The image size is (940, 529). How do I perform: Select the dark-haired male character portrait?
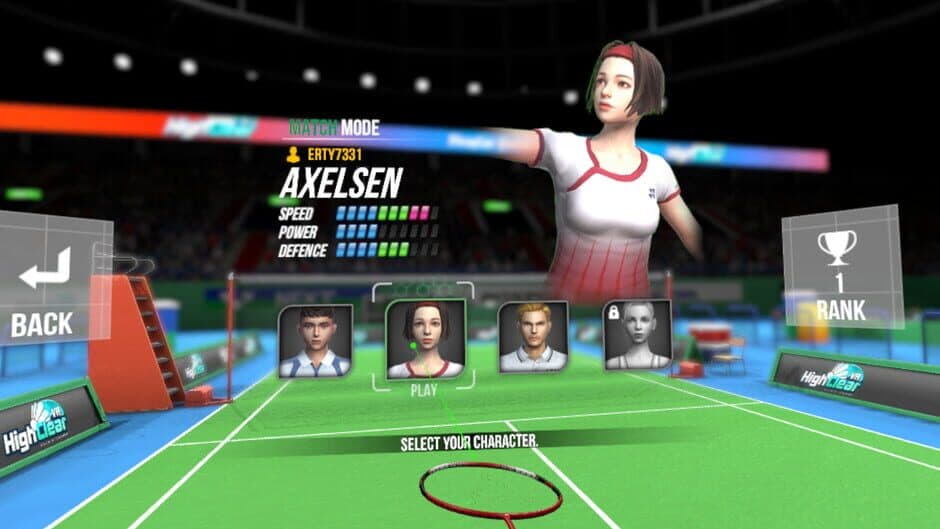click(316, 341)
